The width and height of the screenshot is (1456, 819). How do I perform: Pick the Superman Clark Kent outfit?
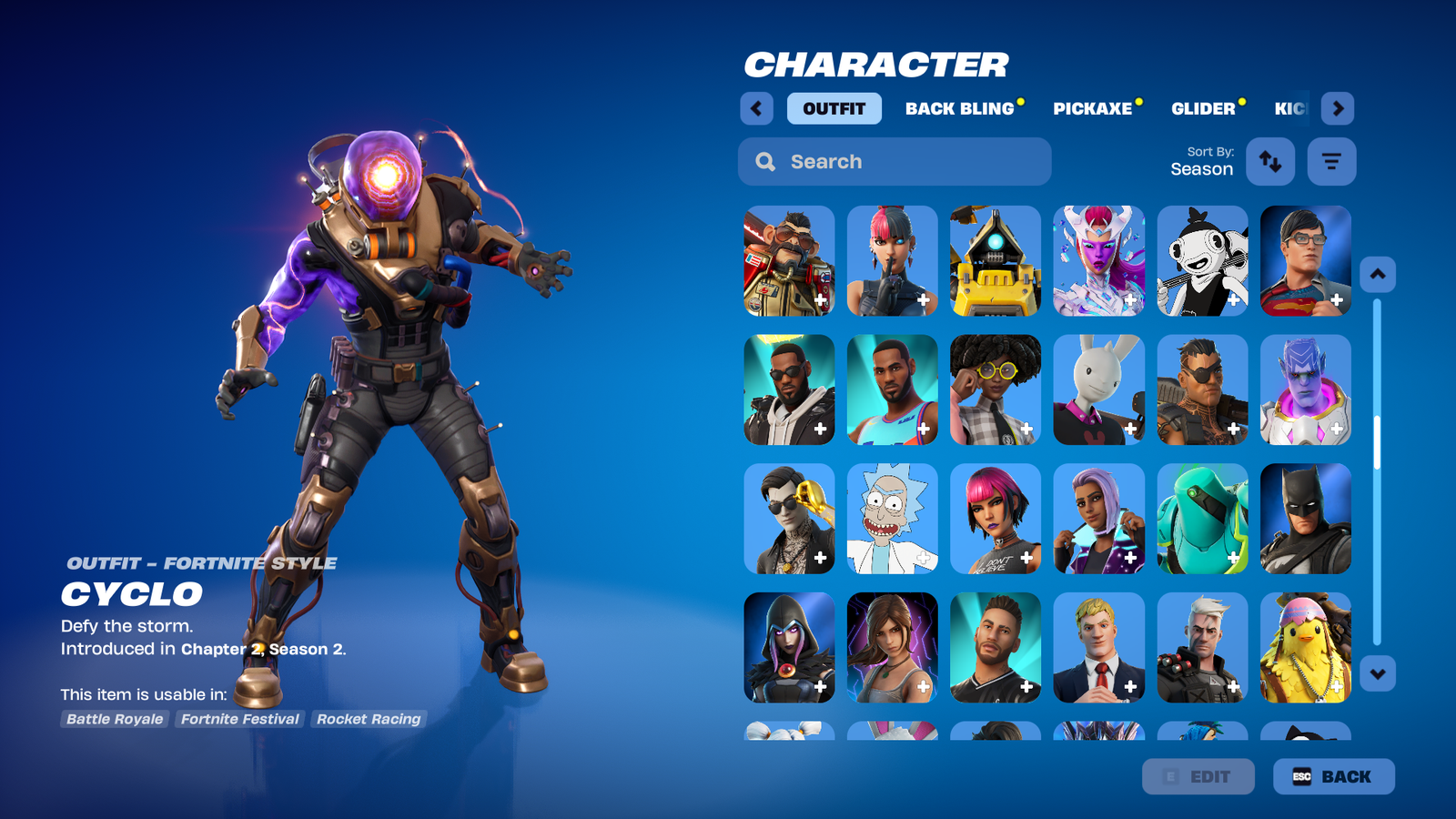[x=1305, y=260]
